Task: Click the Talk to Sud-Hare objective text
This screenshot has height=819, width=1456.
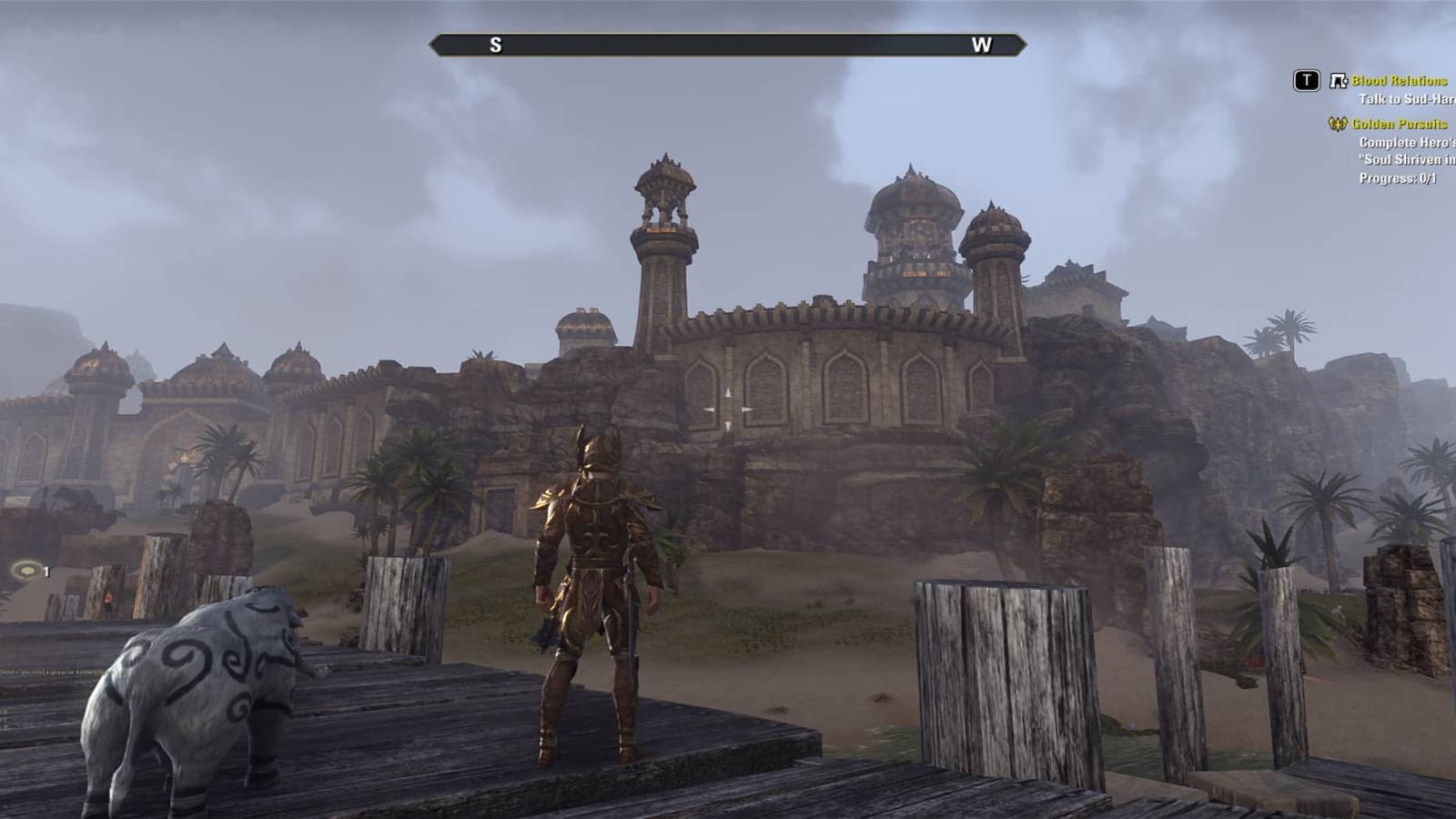Action: tap(1409, 97)
